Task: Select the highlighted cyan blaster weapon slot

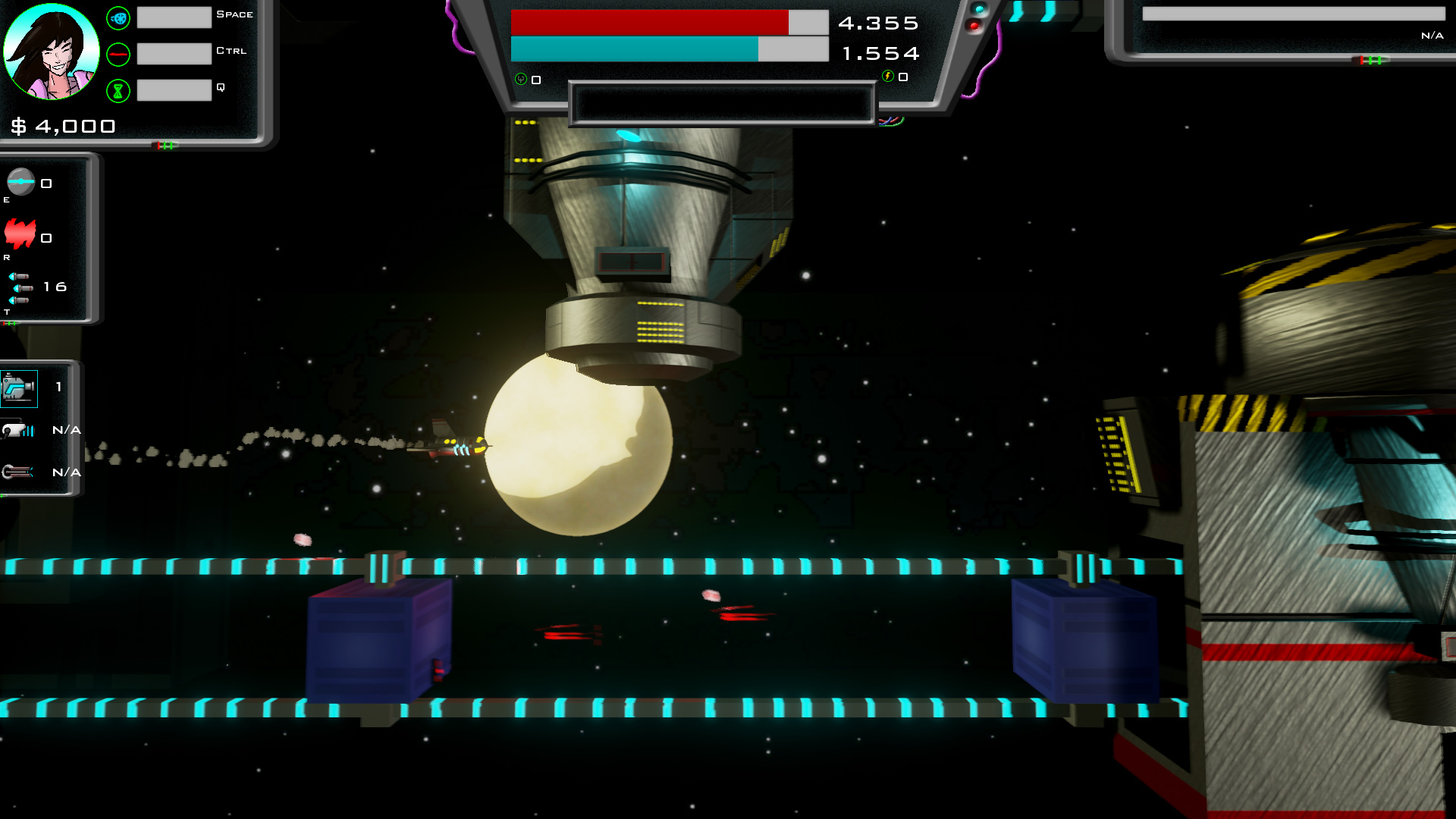Action: tap(19, 388)
